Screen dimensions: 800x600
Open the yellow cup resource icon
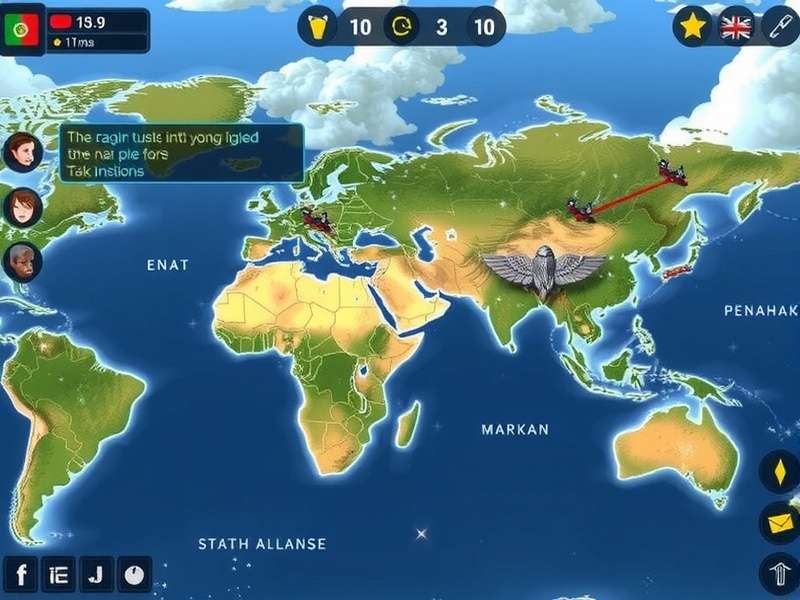pos(319,27)
